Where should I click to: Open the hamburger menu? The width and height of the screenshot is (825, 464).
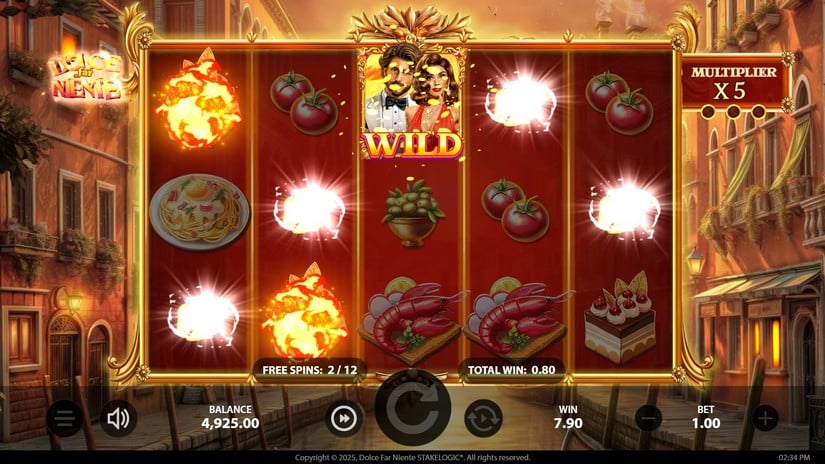(65, 417)
